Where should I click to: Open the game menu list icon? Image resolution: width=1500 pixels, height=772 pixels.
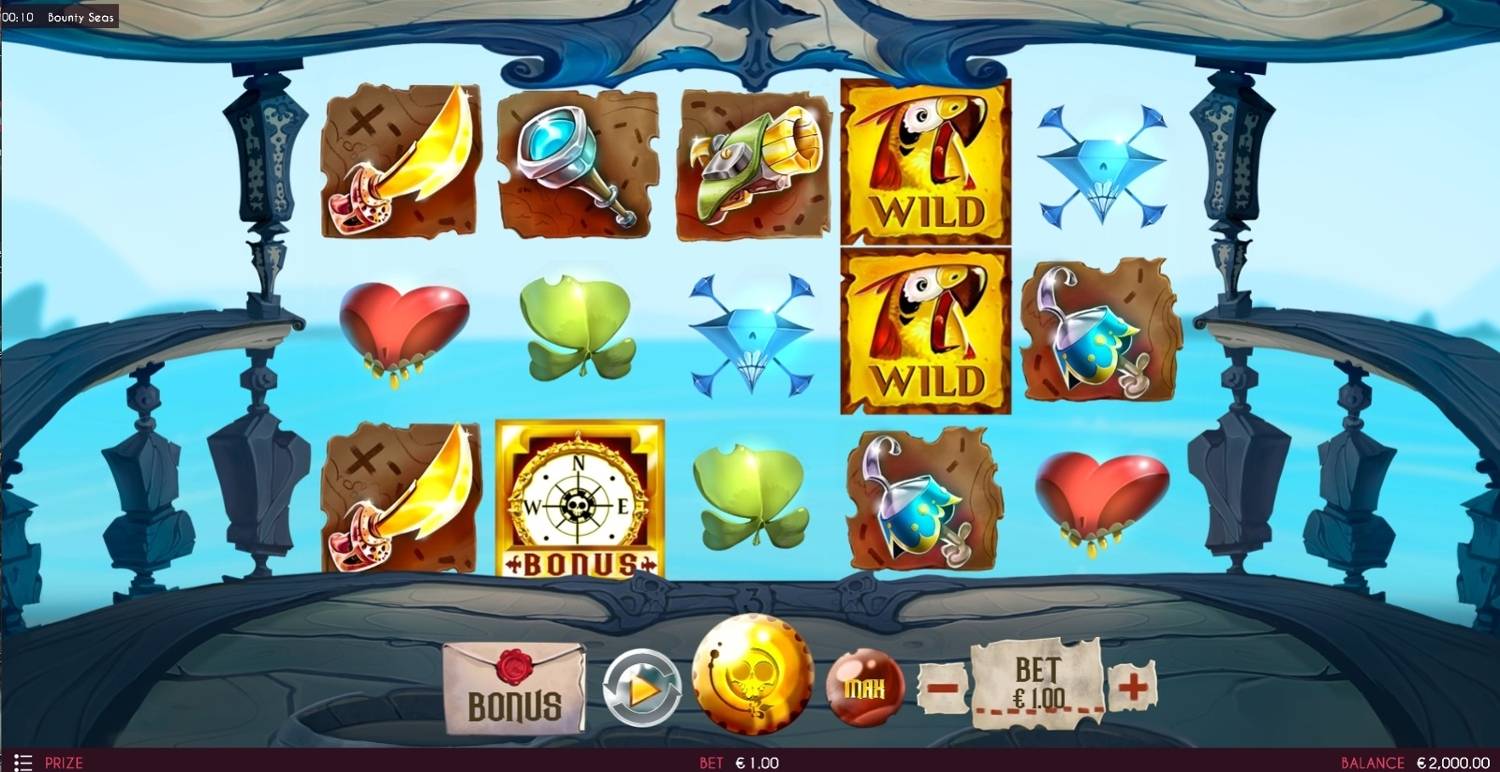coord(25,761)
